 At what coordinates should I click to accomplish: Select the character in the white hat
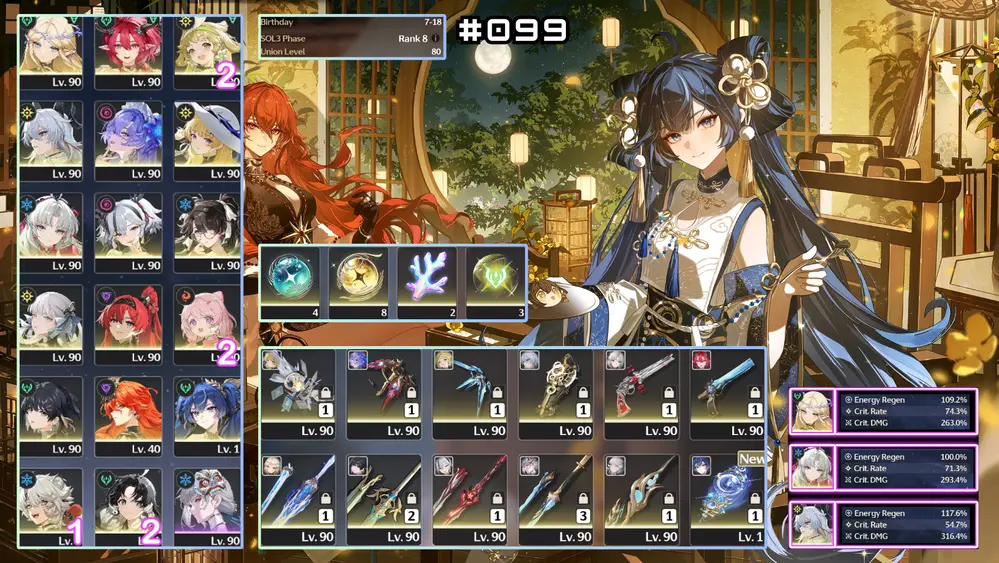point(207,137)
